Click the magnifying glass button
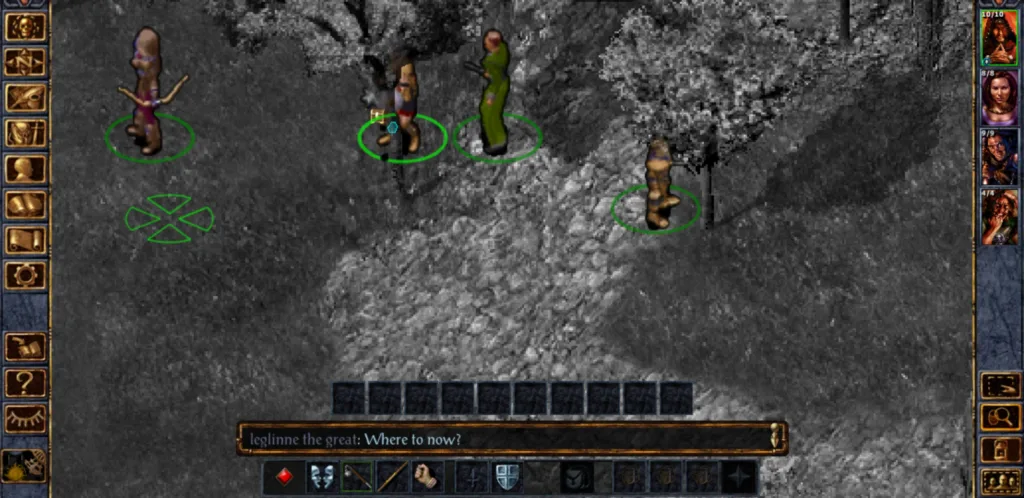The image size is (1024, 498). tap(999, 418)
